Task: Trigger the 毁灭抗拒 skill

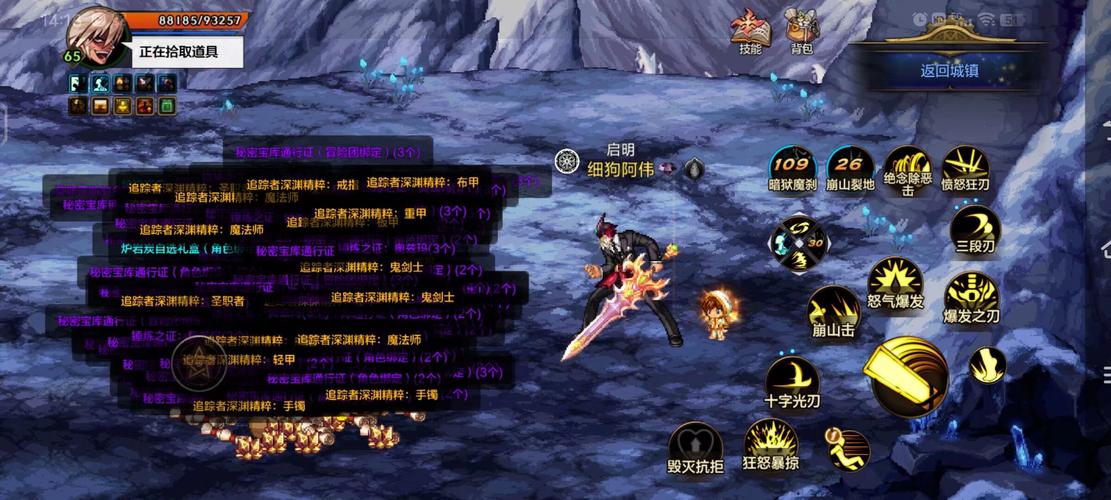Action: 695,445
